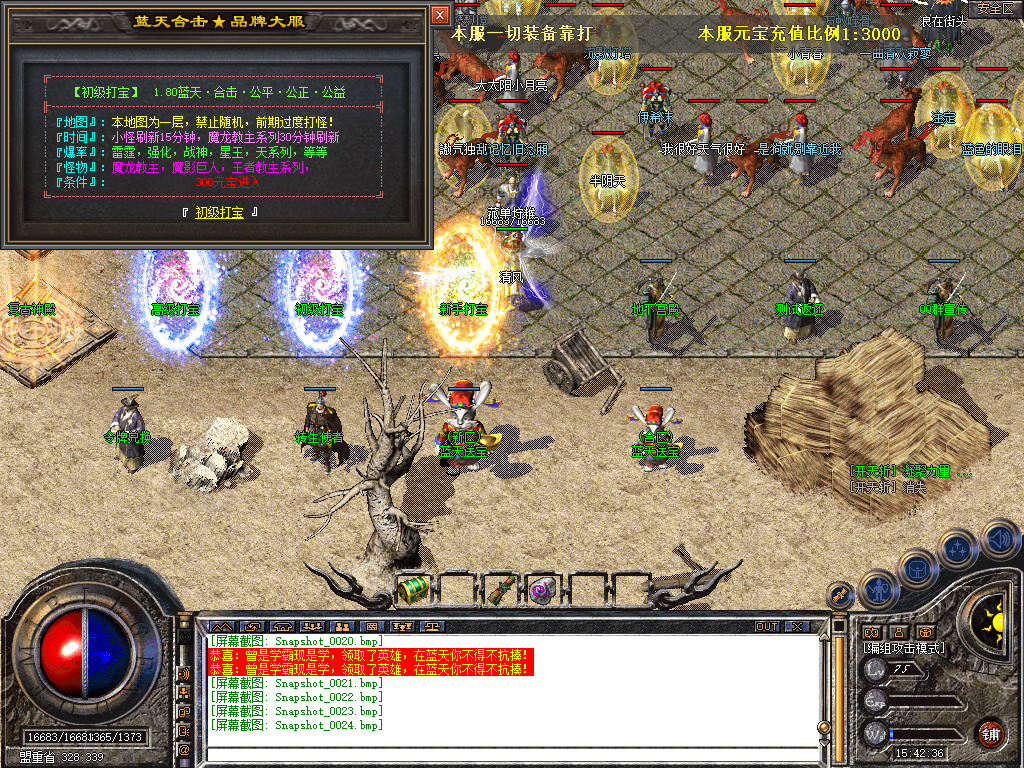Use the green scroll item in the hotbar
1024x768 pixels.
click(x=502, y=589)
